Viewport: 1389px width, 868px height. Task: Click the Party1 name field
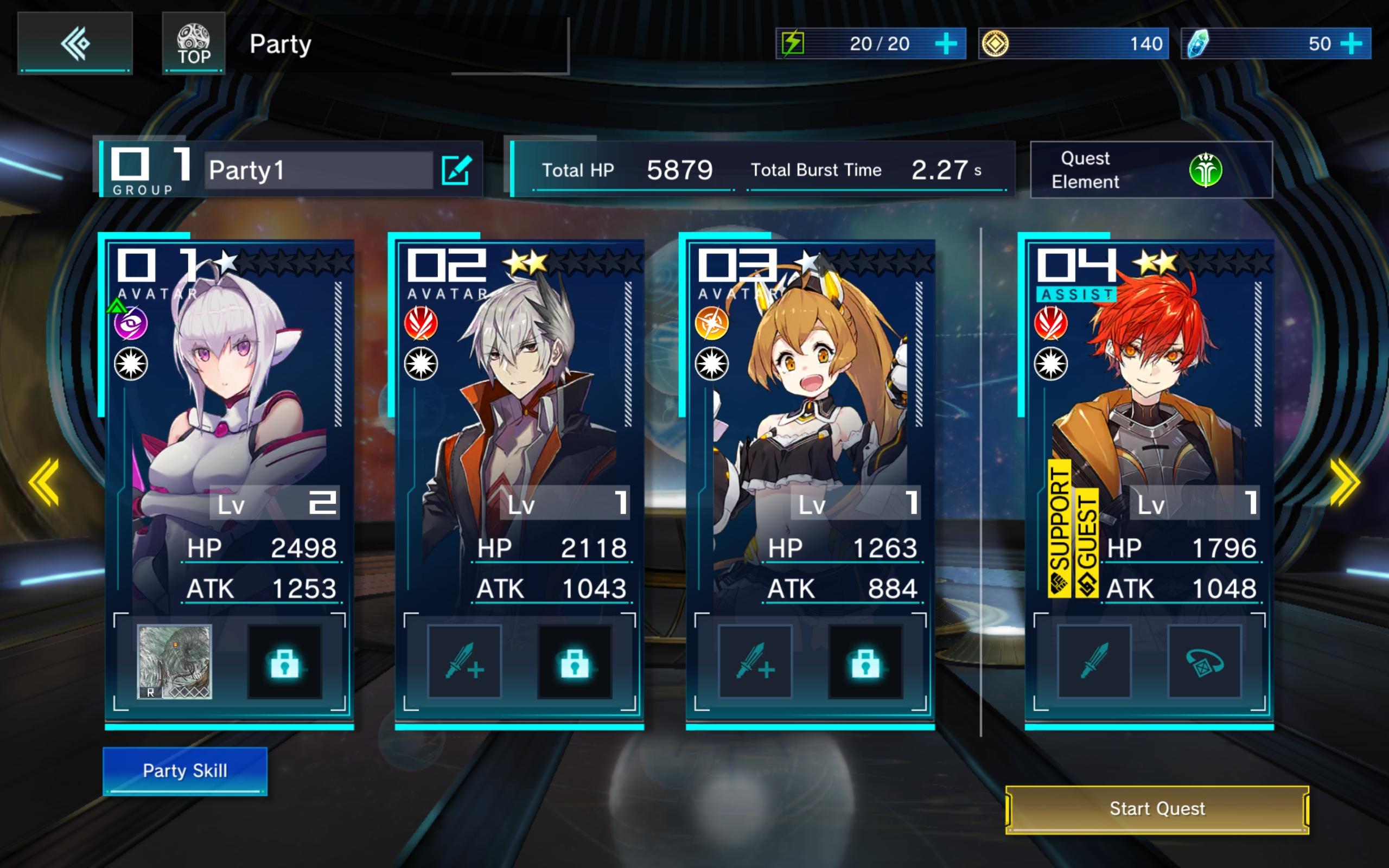click(318, 170)
